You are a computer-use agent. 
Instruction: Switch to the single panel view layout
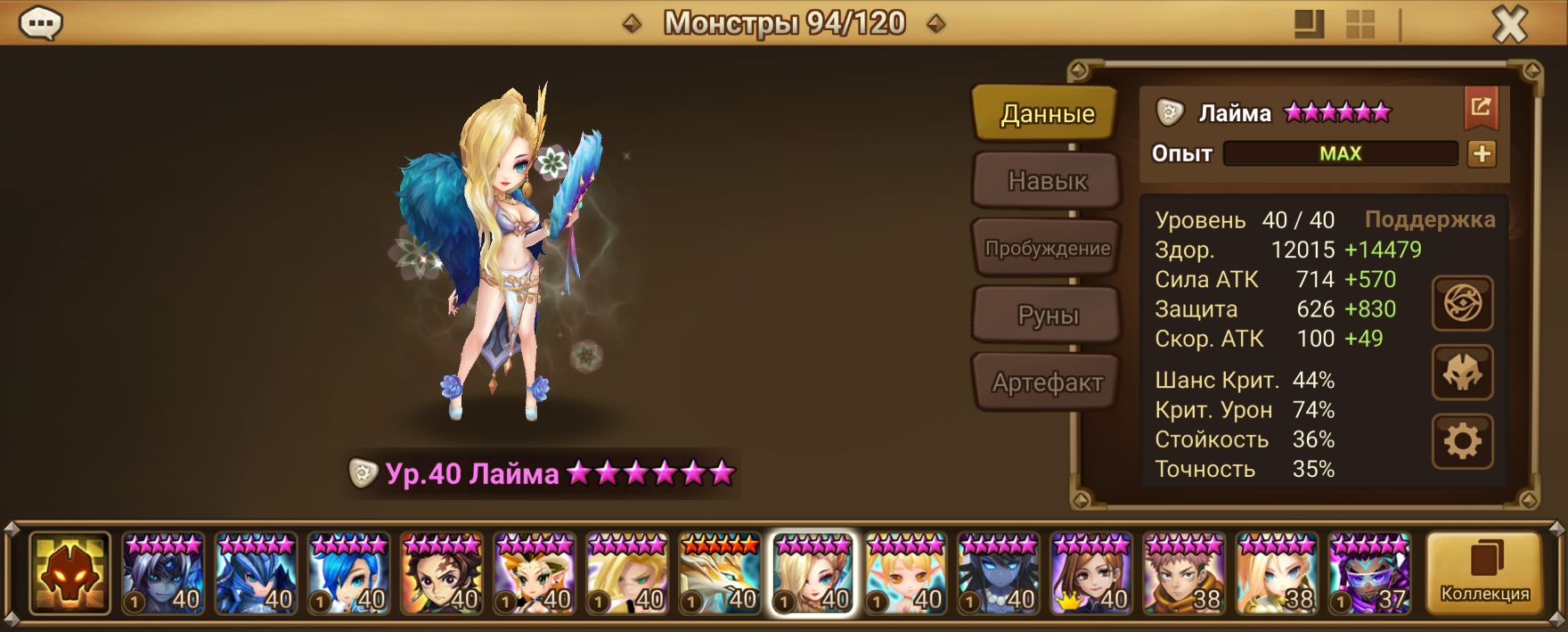coord(1309,25)
